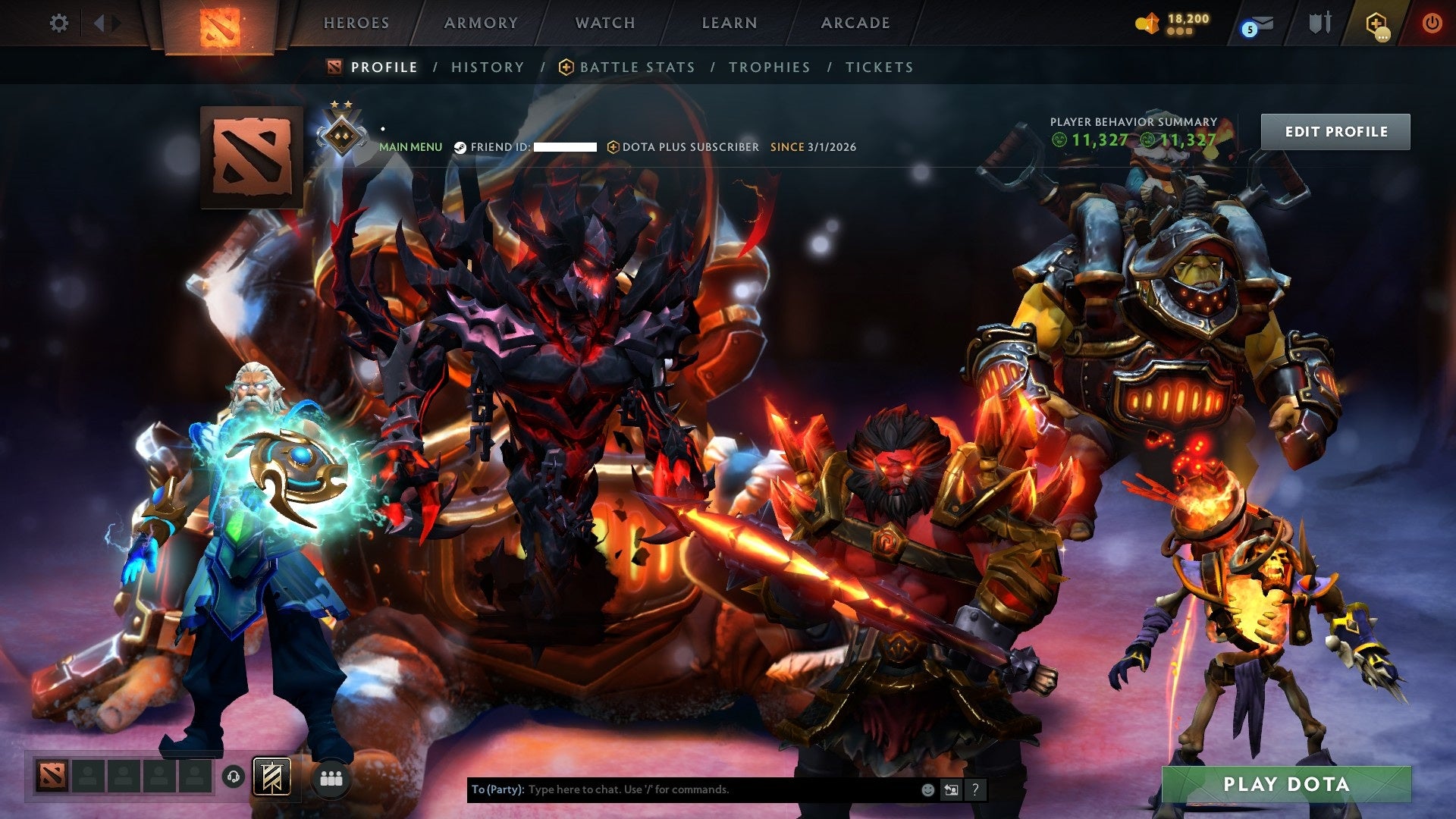Click the guild banner icon near party slots
The width and height of the screenshot is (1456, 819).
pyautogui.click(x=271, y=776)
